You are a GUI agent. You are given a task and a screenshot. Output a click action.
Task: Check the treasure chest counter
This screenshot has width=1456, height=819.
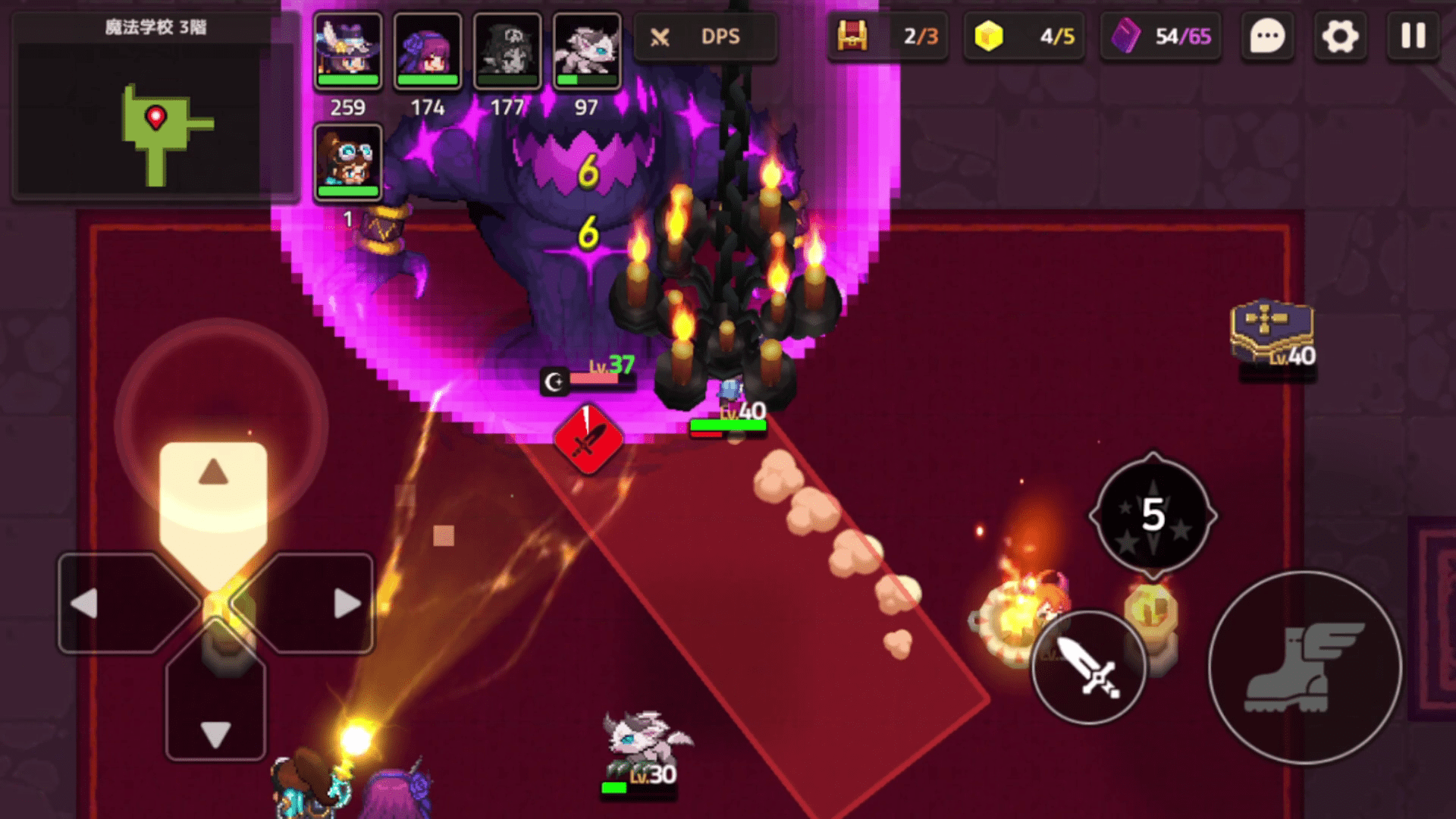click(x=888, y=36)
